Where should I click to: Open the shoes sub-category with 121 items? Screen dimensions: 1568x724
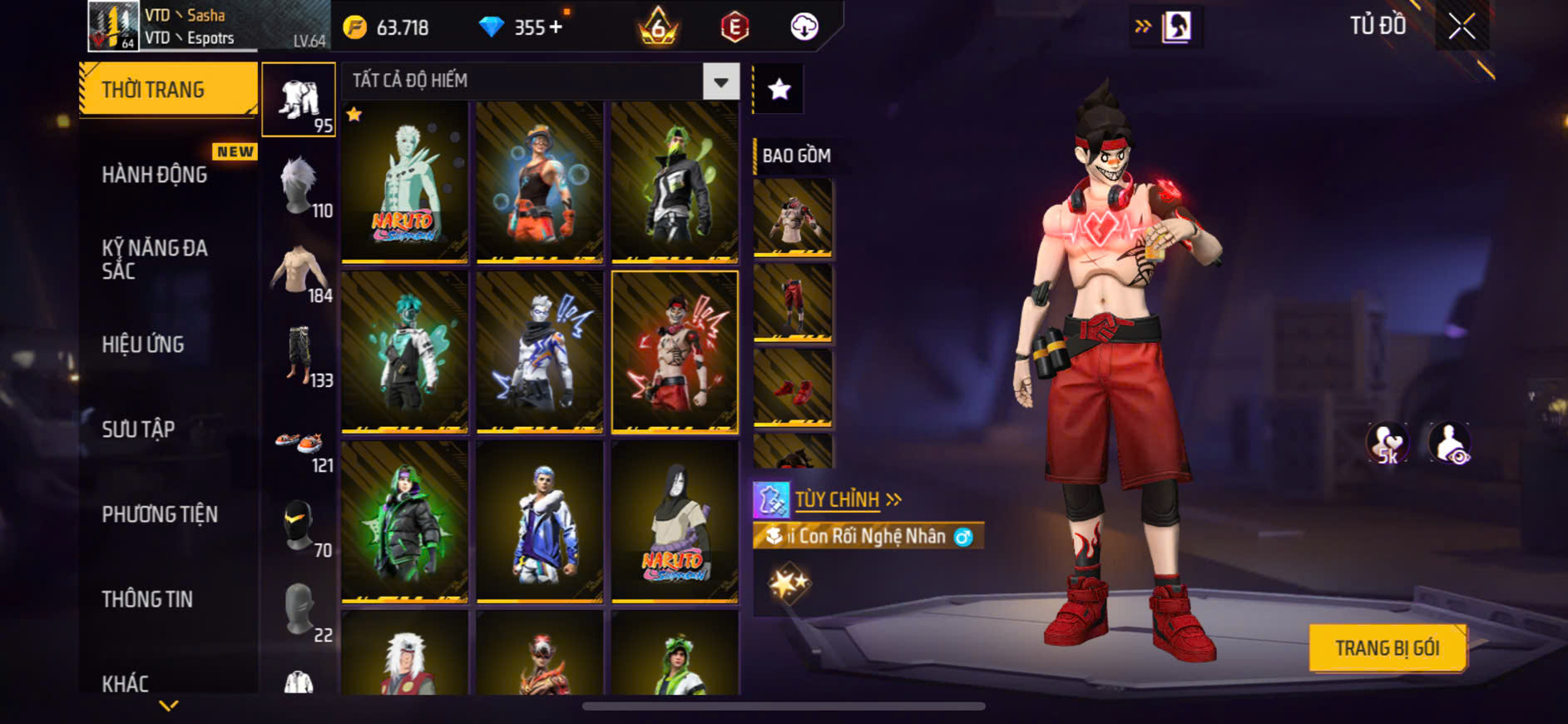pyautogui.click(x=299, y=447)
